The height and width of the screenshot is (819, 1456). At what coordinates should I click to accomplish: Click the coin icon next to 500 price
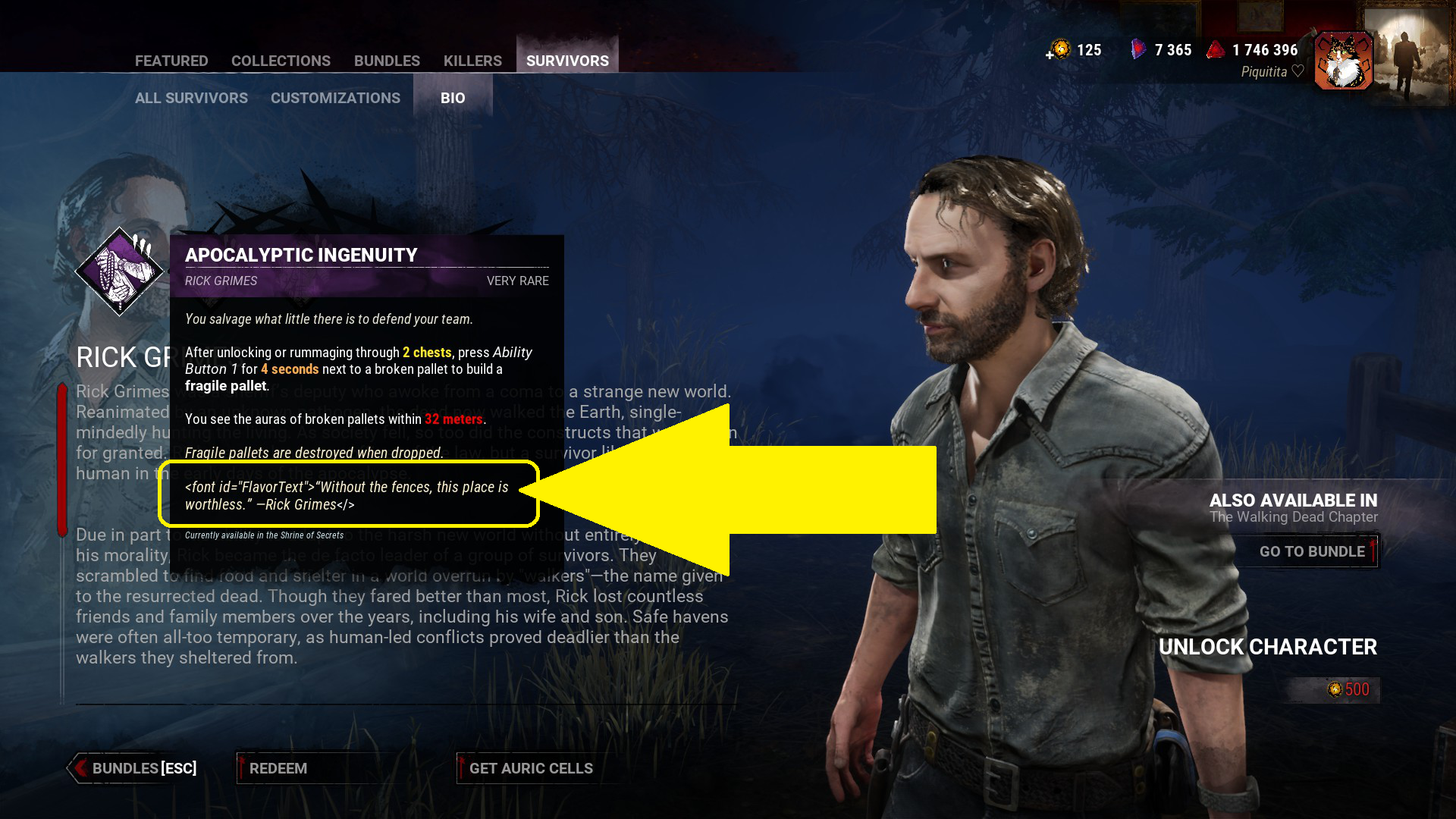point(1333,689)
